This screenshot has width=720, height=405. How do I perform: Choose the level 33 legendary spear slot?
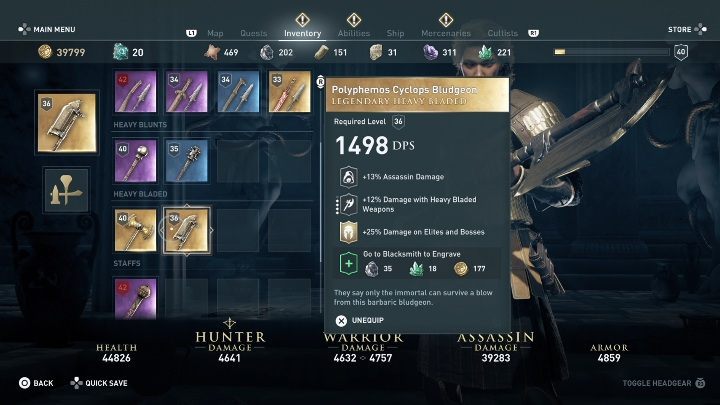(x=289, y=92)
